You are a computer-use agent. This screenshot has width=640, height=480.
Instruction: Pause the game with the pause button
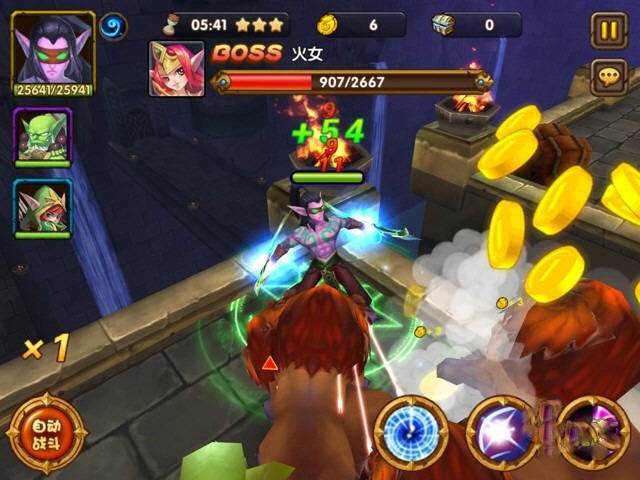pos(609,31)
